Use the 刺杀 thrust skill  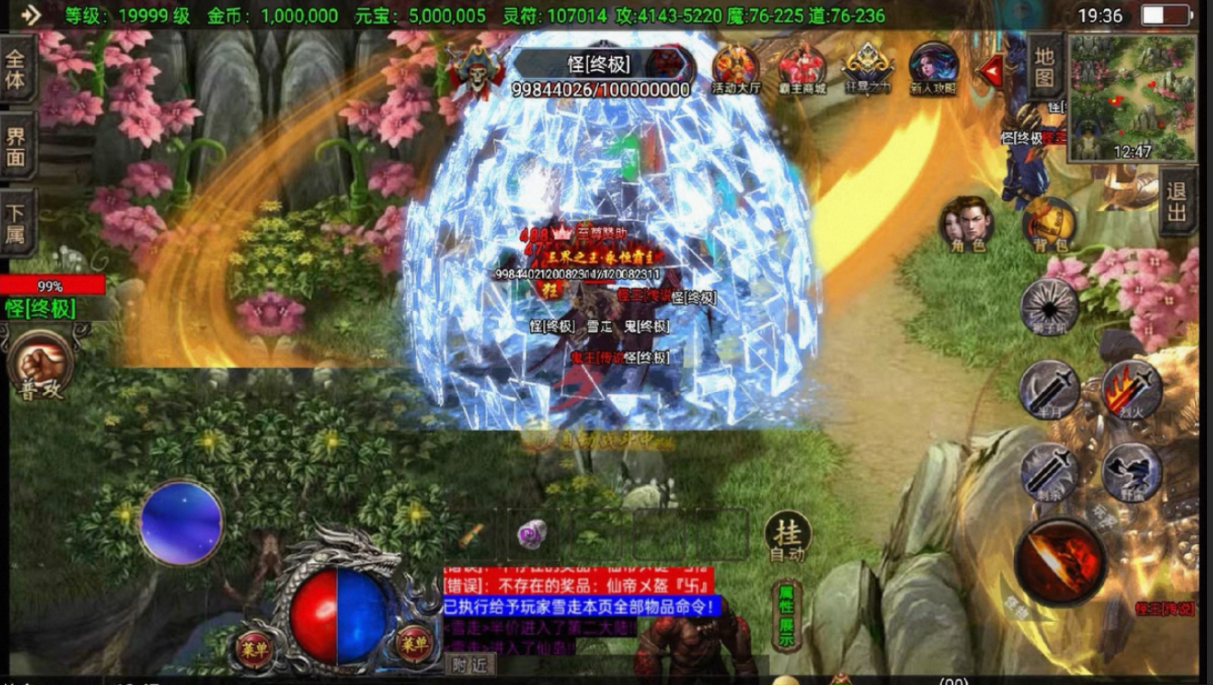(x=1049, y=471)
